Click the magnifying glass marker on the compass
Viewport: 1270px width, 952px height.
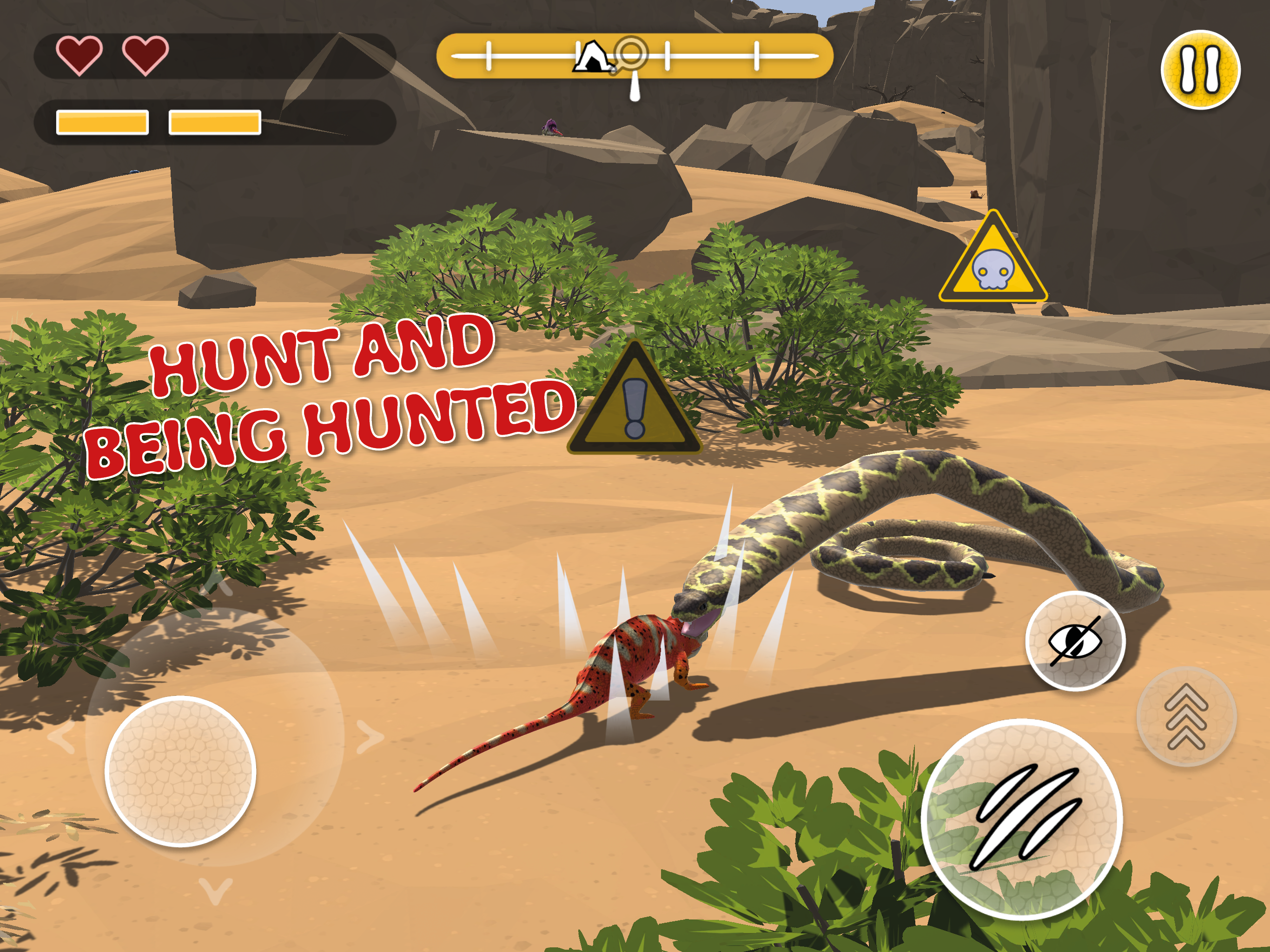point(632,53)
